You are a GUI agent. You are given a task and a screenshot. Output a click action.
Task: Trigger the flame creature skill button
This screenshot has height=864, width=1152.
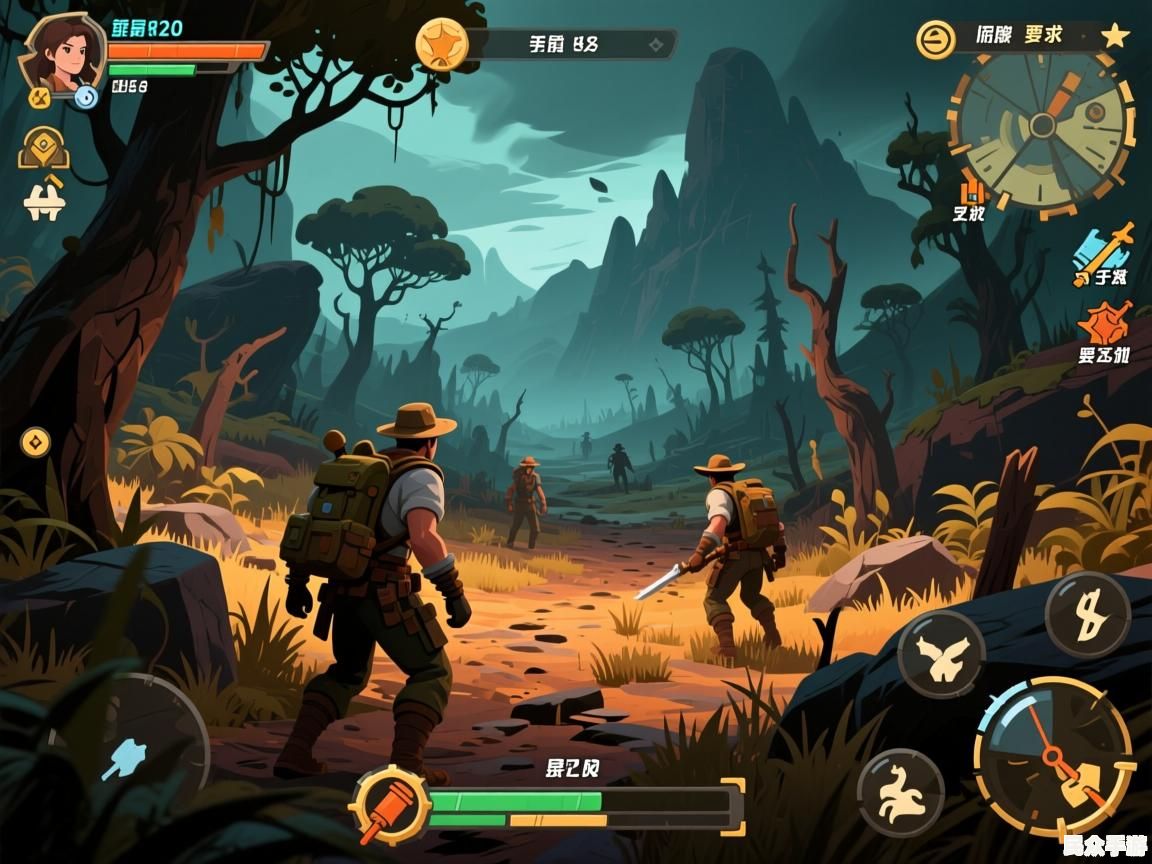point(900,791)
